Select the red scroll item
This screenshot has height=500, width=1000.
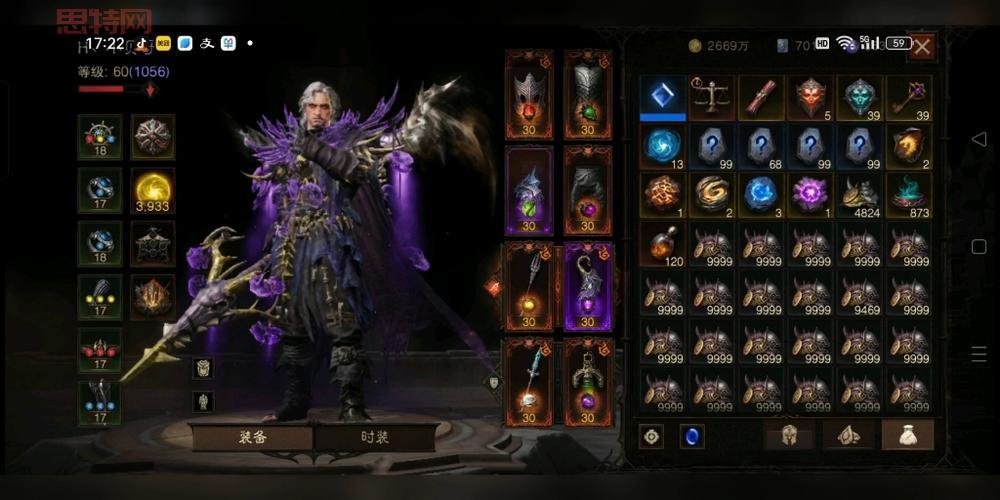[761, 97]
